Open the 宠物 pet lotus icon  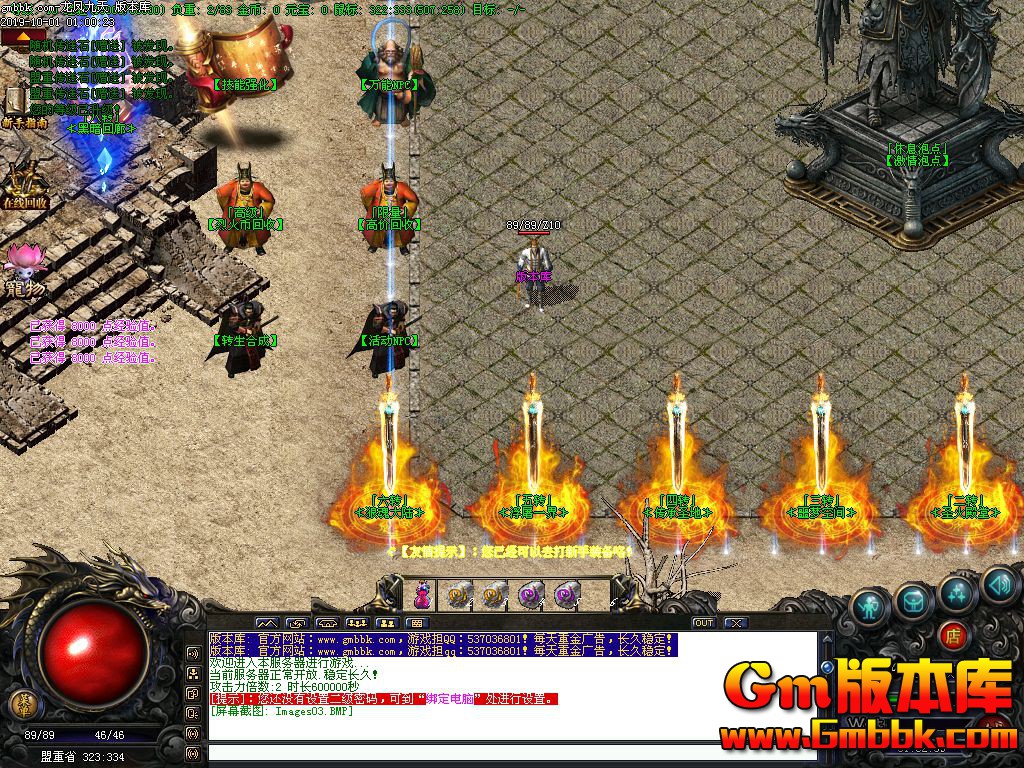[x=23, y=263]
